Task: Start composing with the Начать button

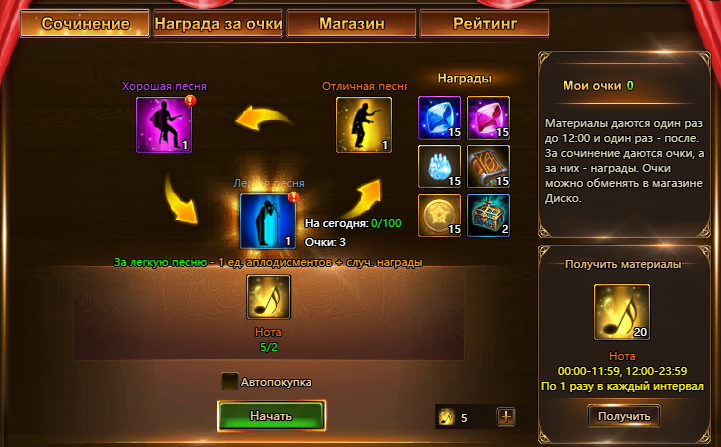Action: click(271, 415)
